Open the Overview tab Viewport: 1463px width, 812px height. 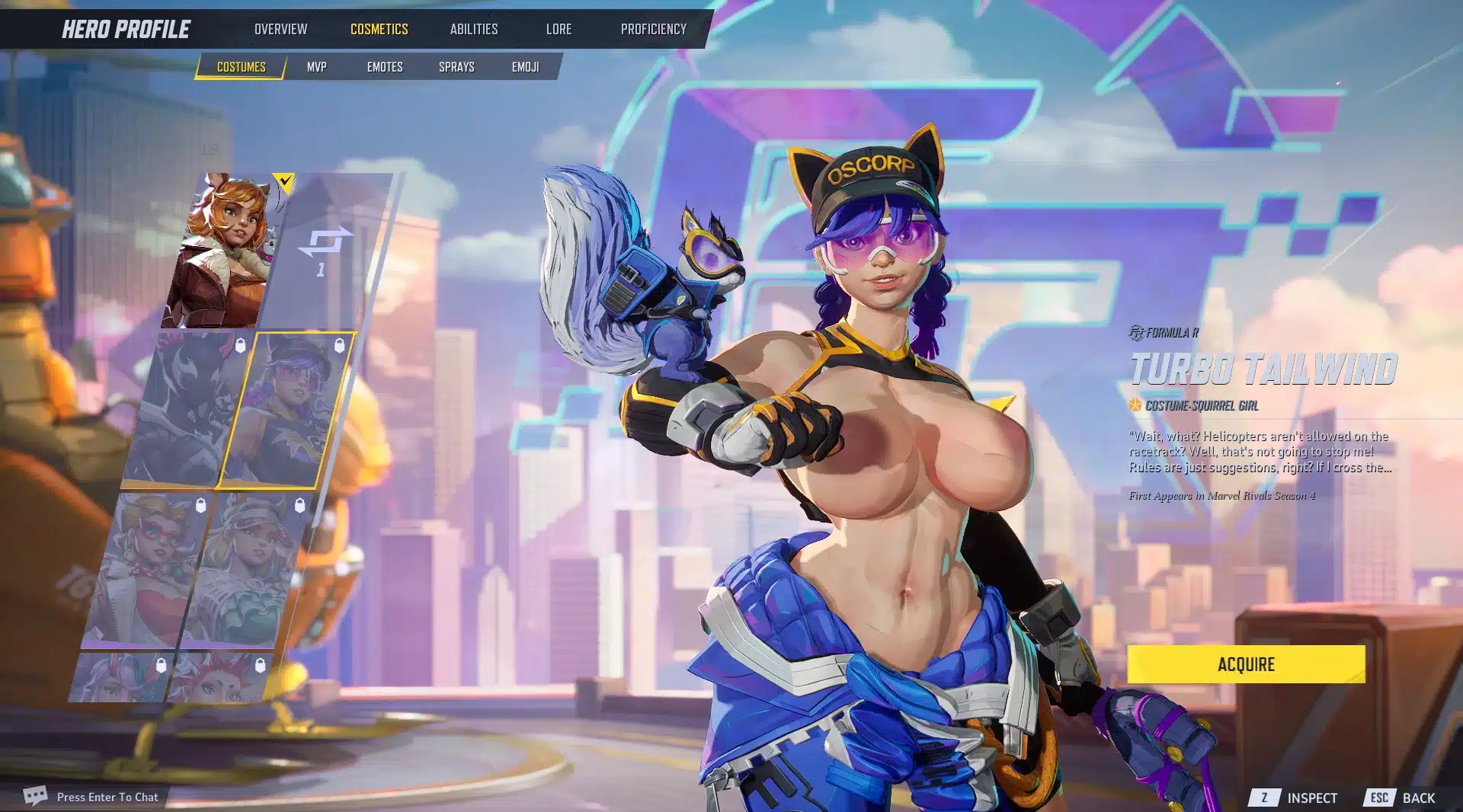click(280, 29)
